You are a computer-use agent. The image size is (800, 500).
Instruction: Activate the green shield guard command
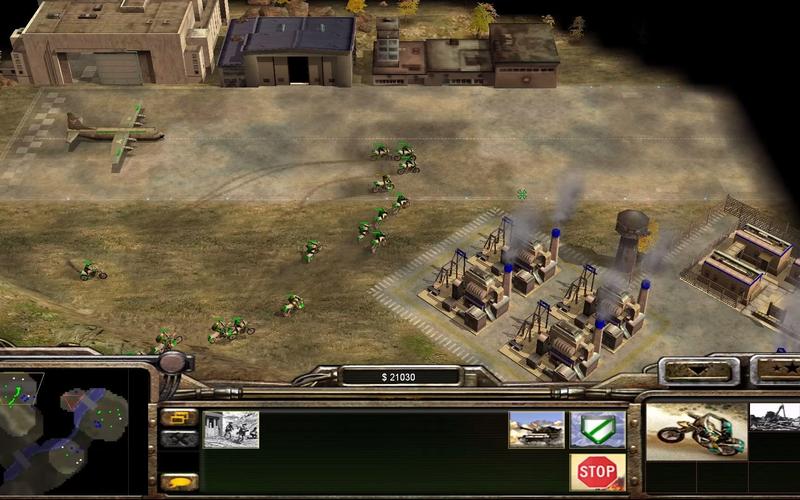597,429
